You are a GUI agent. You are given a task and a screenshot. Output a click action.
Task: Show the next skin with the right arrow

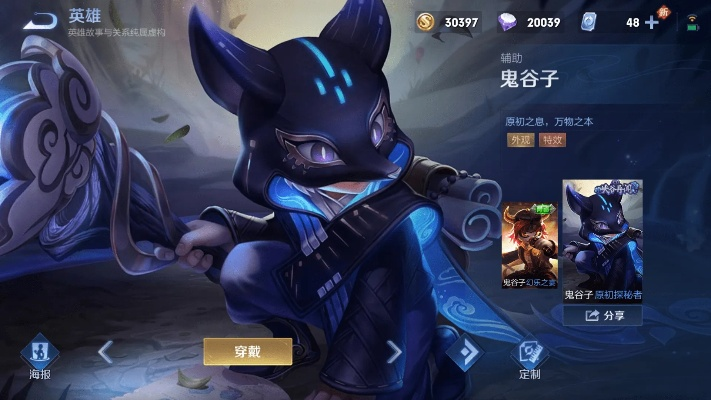click(393, 351)
